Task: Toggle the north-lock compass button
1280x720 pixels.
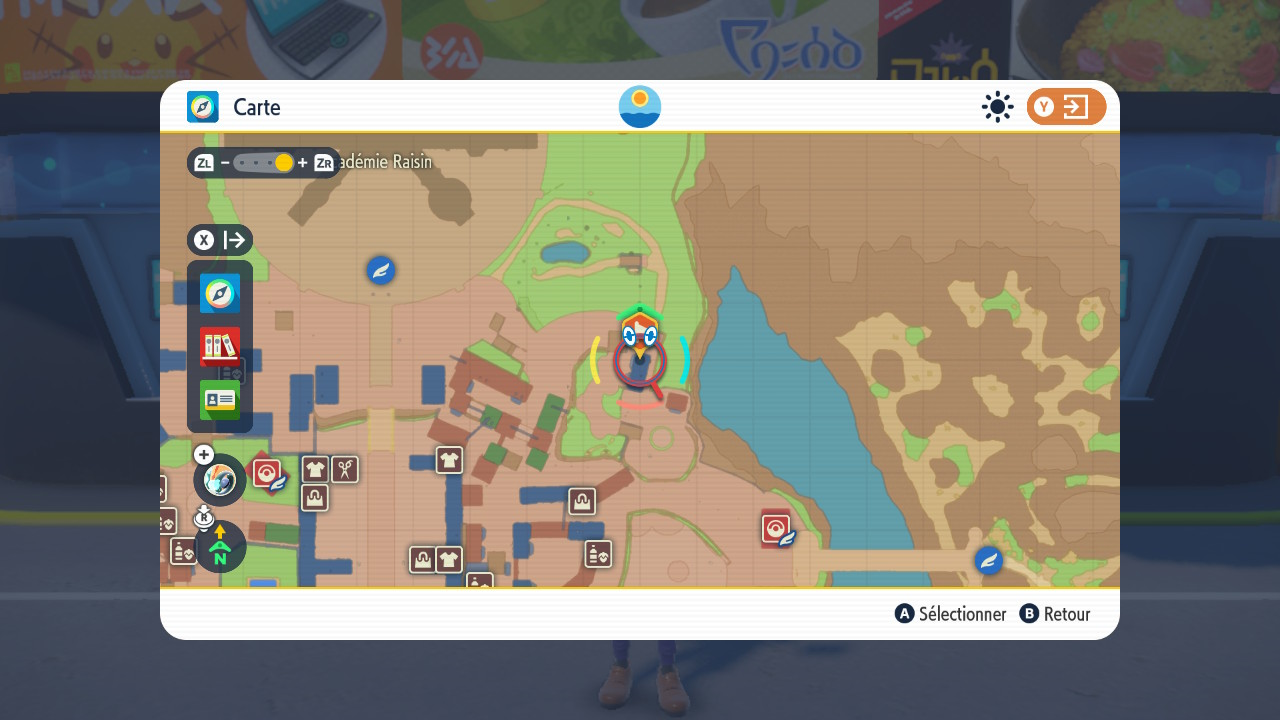Action: click(220, 546)
